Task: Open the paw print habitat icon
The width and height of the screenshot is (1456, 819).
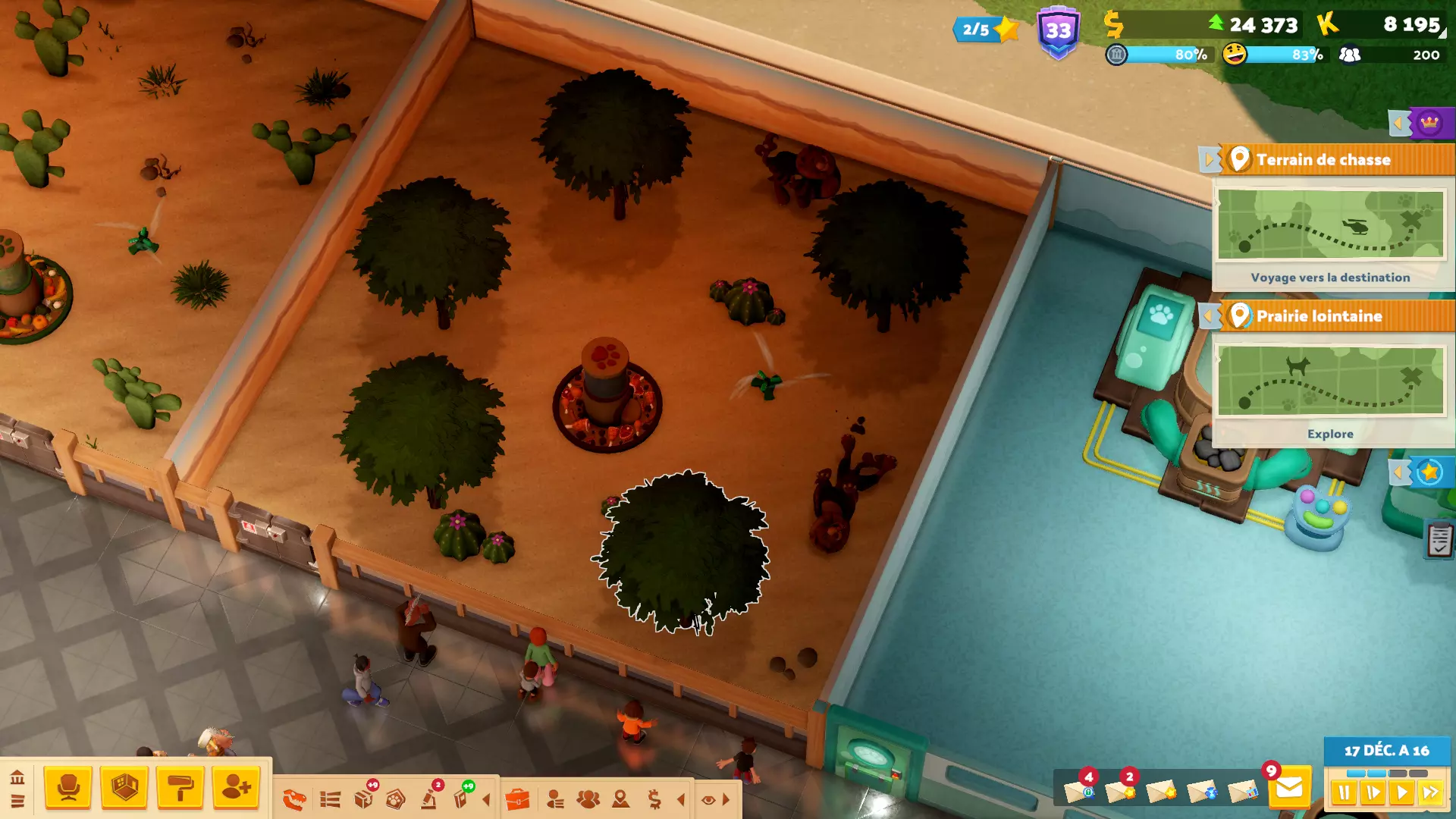Action: pyautogui.click(x=395, y=799)
